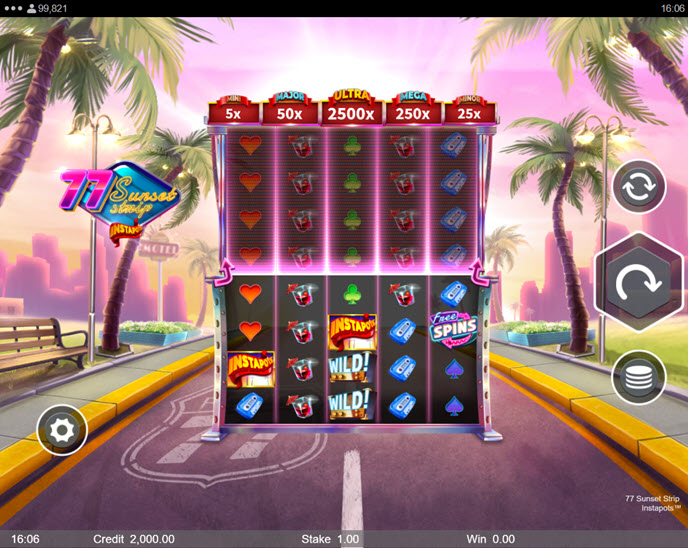Enable autoplay with the circular arrows button
Viewport: 688px width, 548px height.
pos(638,187)
